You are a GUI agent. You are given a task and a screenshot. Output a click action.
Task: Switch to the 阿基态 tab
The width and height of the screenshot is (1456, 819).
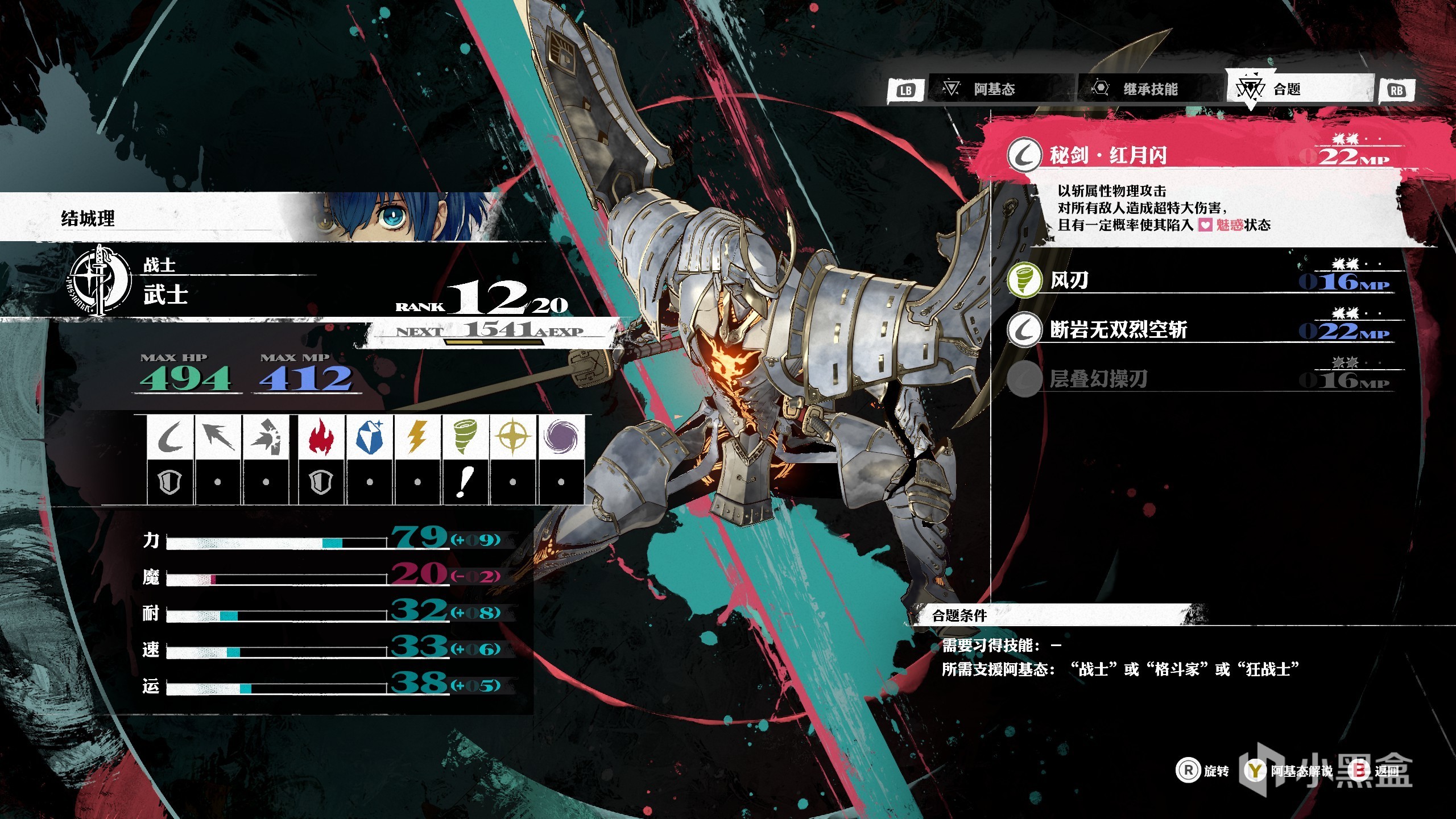pyautogui.click(x=994, y=89)
